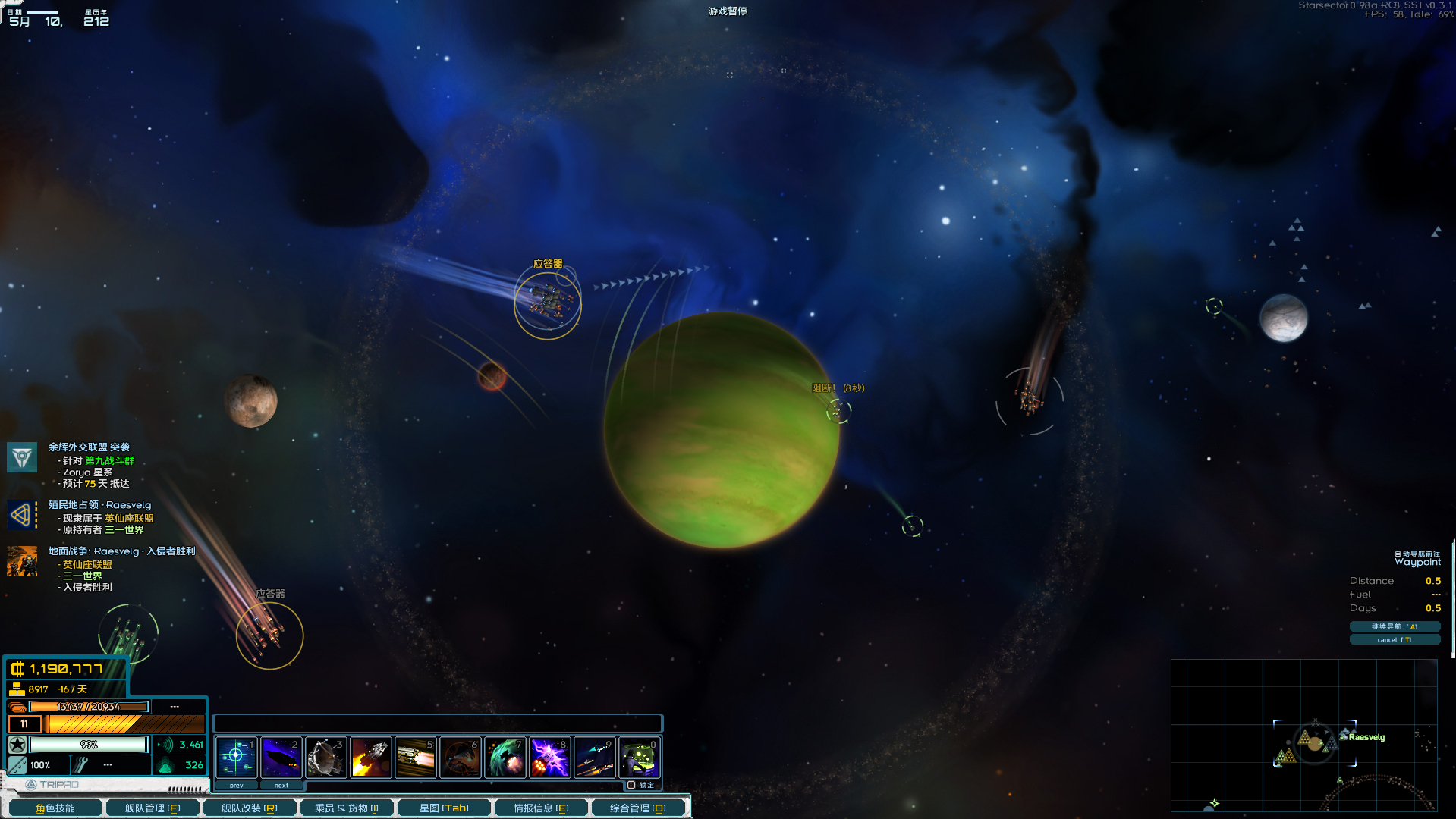The width and height of the screenshot is (1456, 819).
Task: Open the 乘员 & 货物 cargo screen
Action: (347, 808)
